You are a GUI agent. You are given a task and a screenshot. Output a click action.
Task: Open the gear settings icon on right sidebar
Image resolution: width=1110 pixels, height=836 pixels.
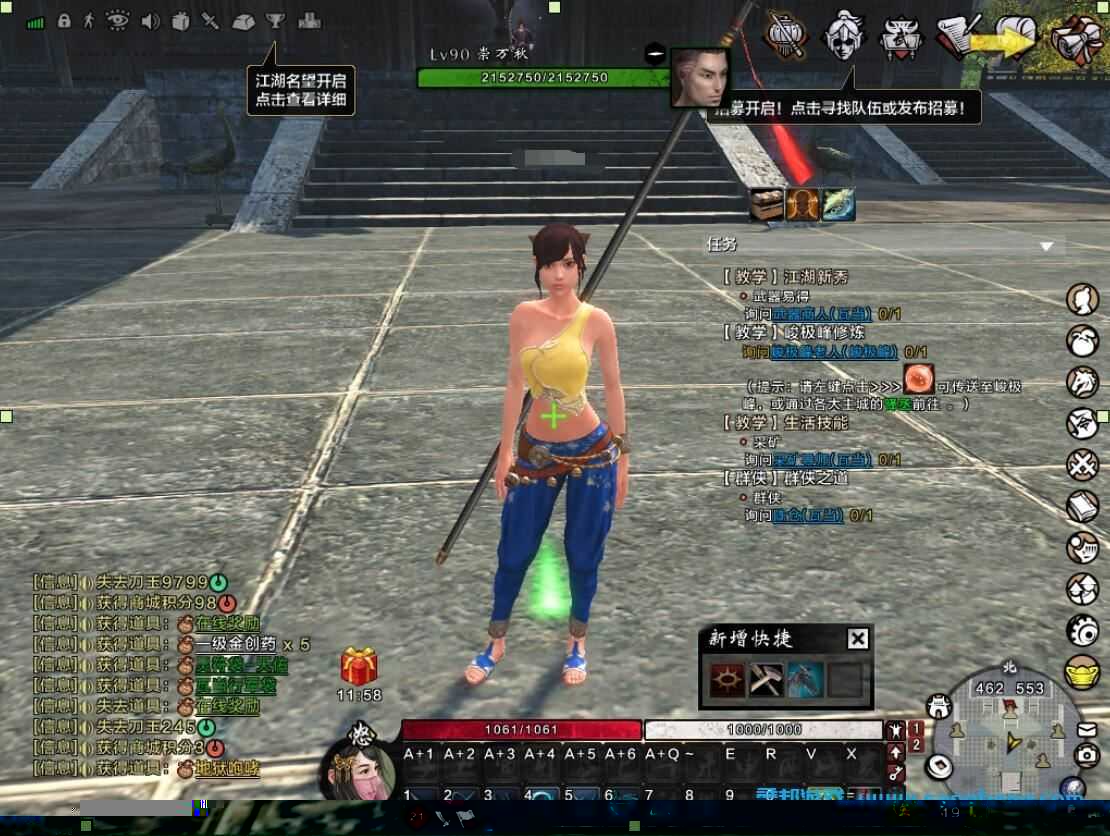tap(1082, 630)
